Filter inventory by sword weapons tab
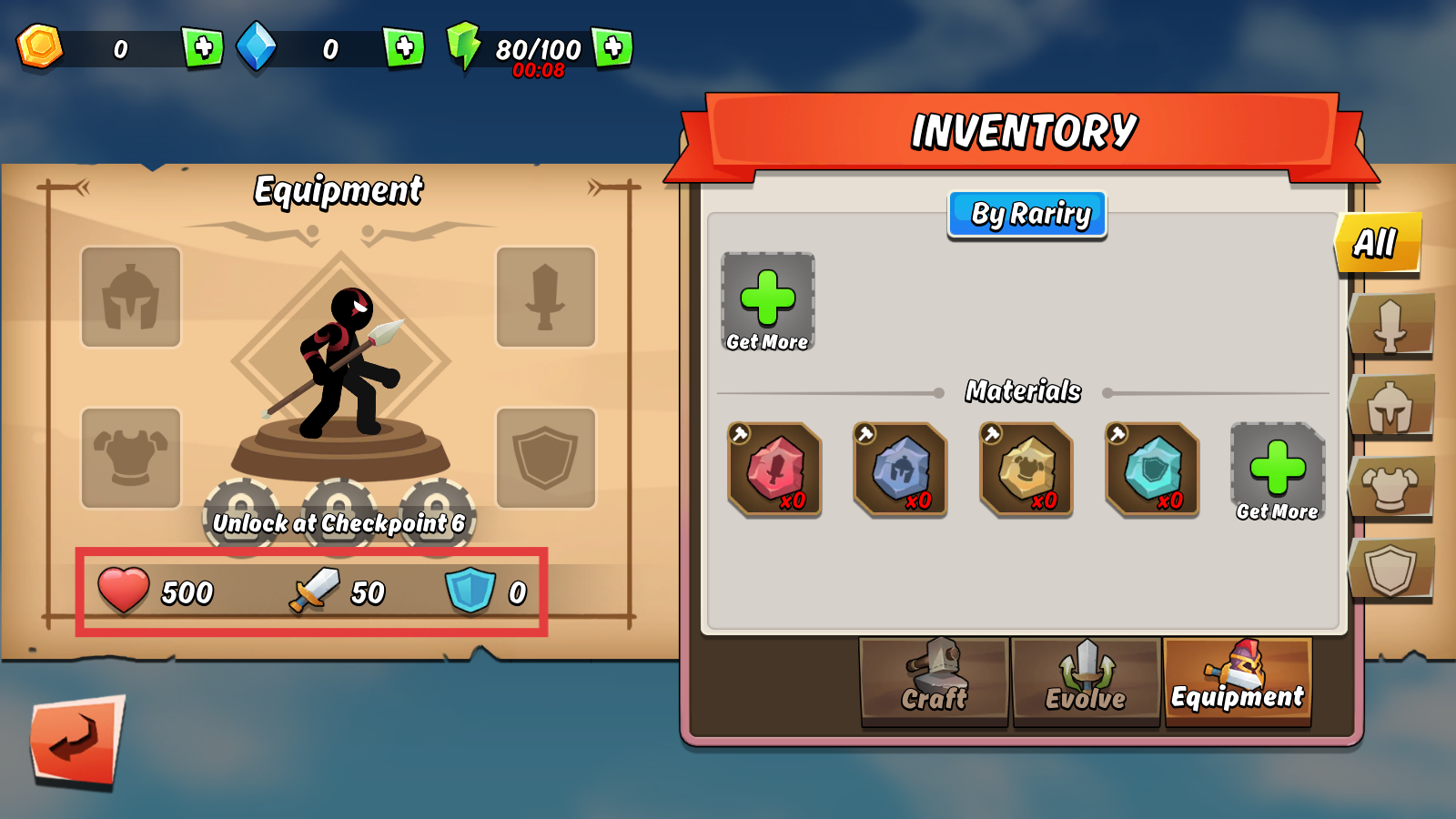The height and width of the screenshot is (819, 1456). [1390, 324]
